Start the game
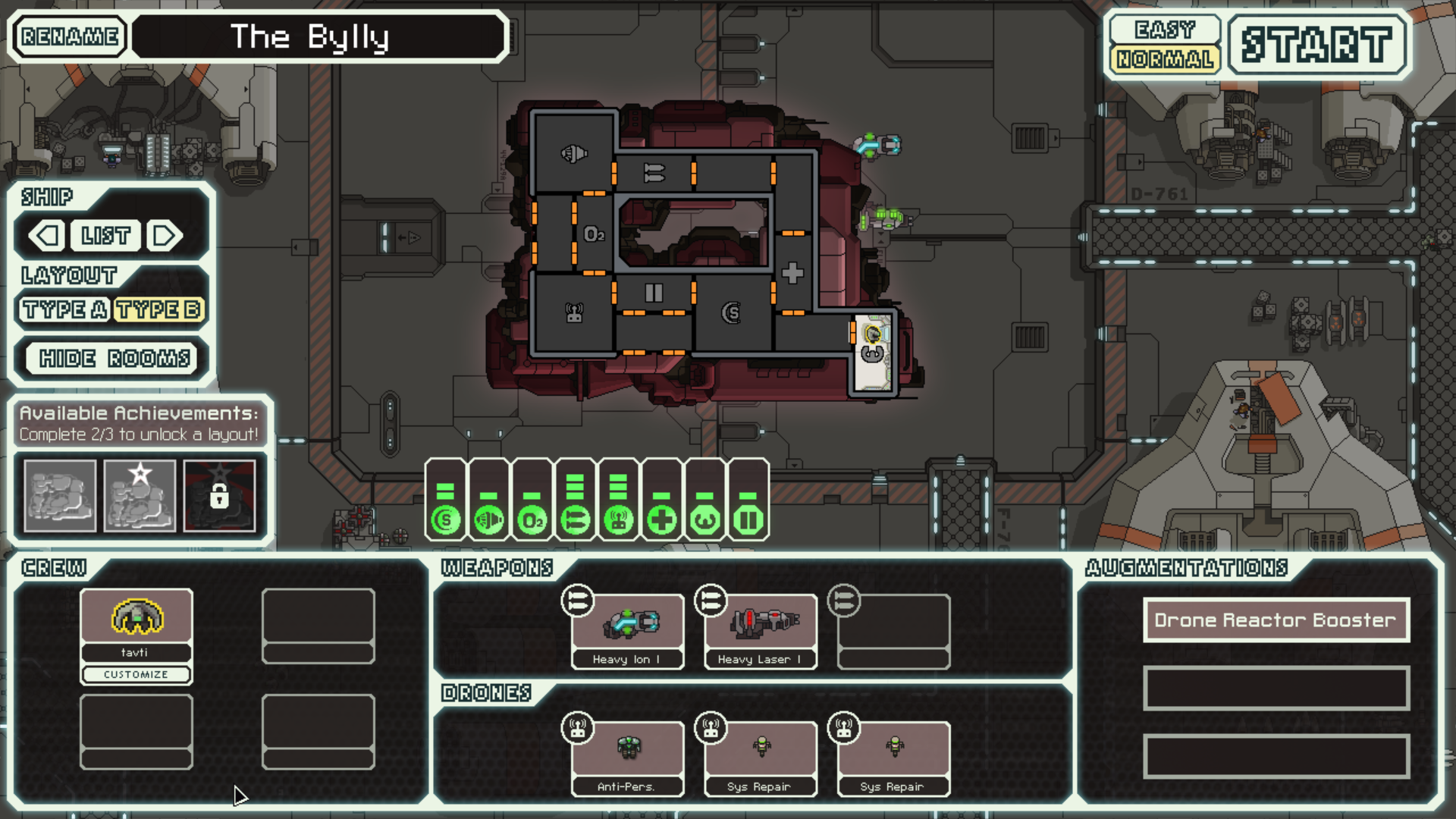1456x819 pixels. (1316, 44)
